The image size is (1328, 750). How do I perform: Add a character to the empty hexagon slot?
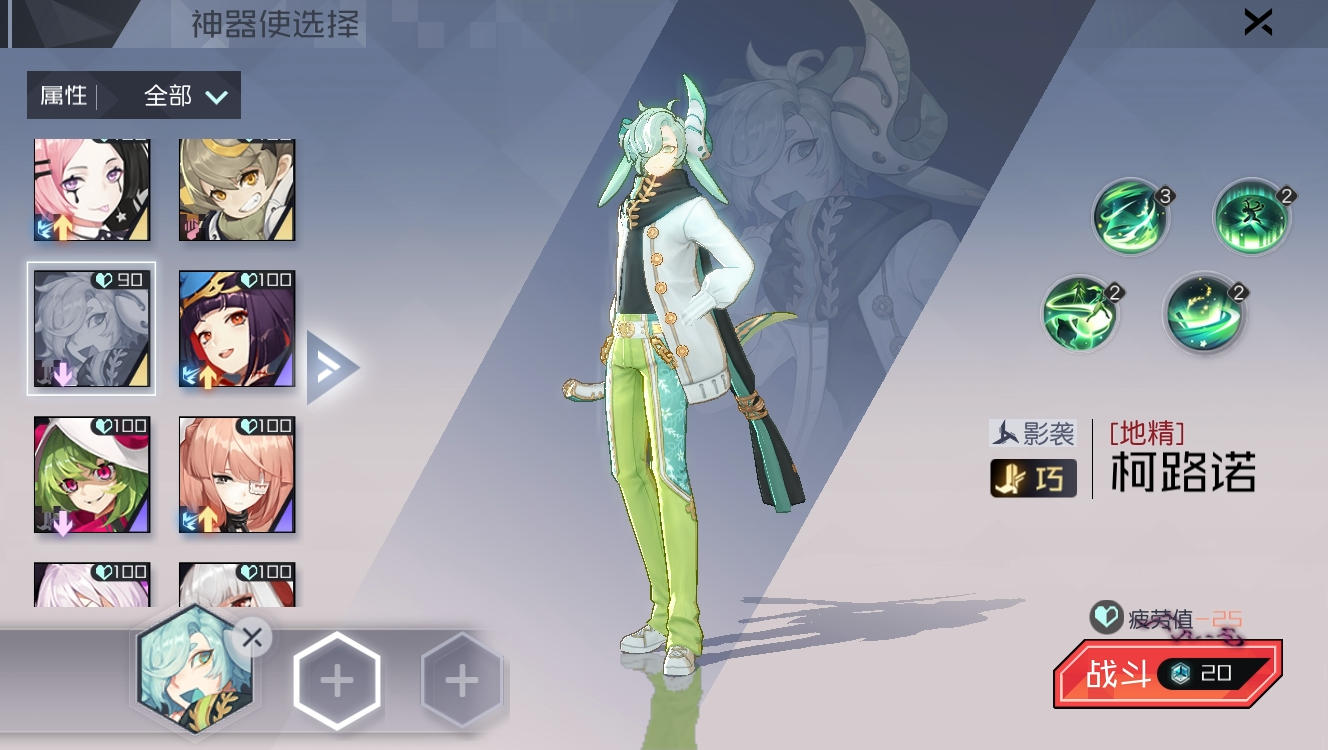337,678
